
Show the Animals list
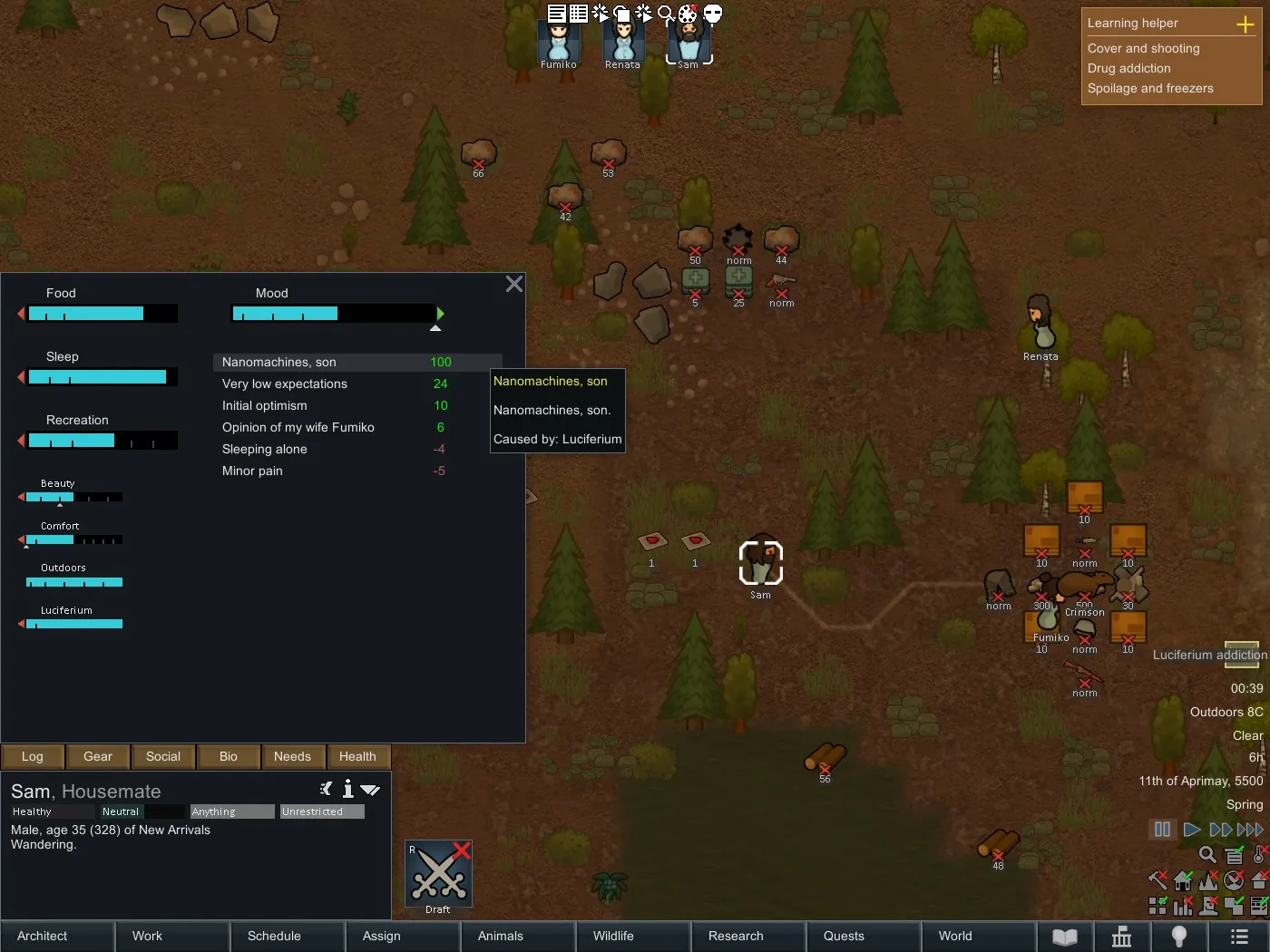pyautogui.click(x=518, y=936)
